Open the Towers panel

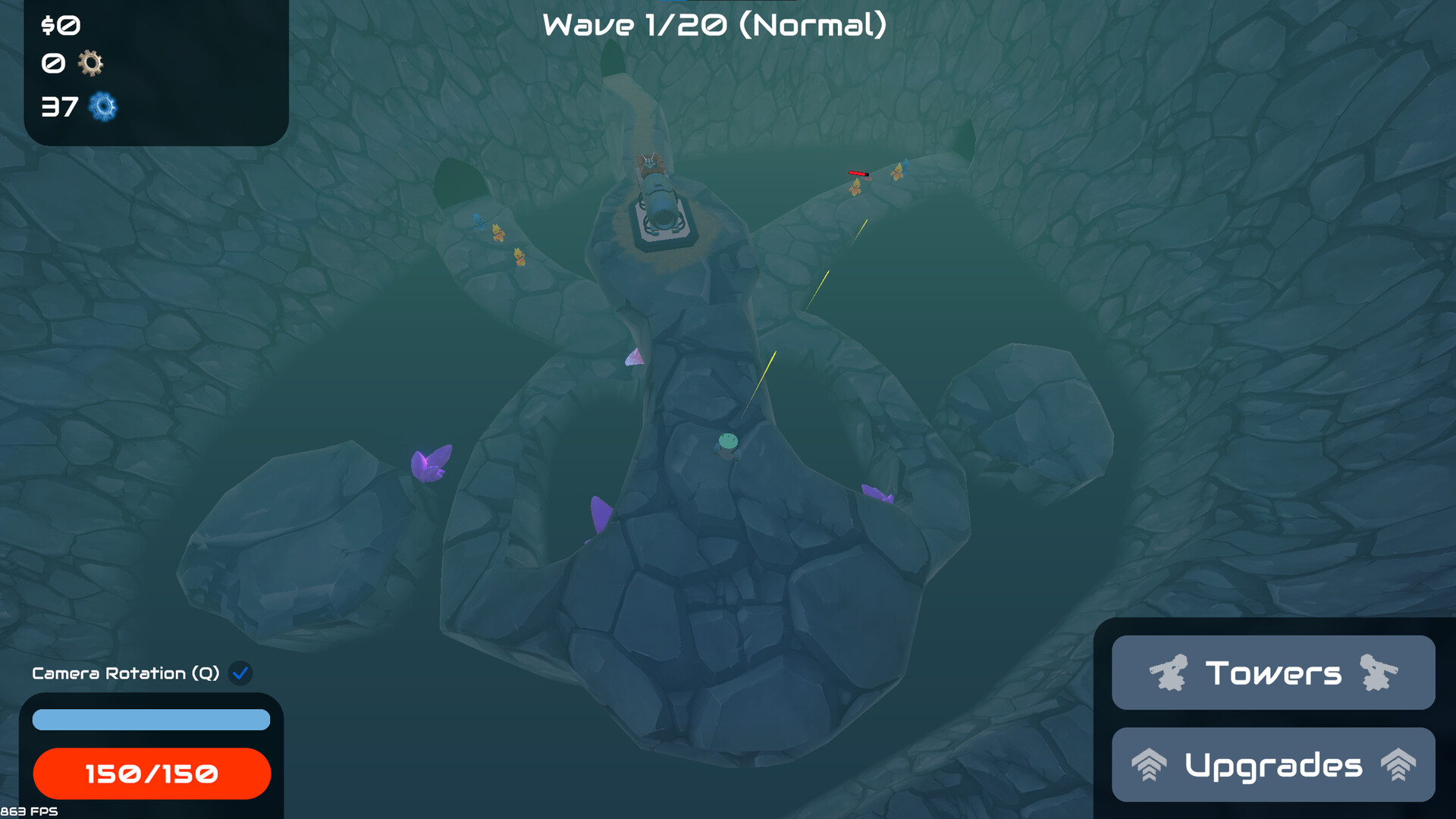pyautogui.click(x=1273, y=673)
